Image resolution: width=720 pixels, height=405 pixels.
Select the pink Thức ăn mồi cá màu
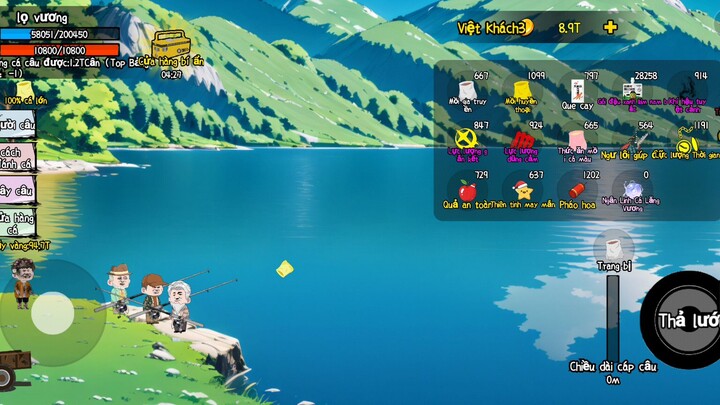pos(577,141)
